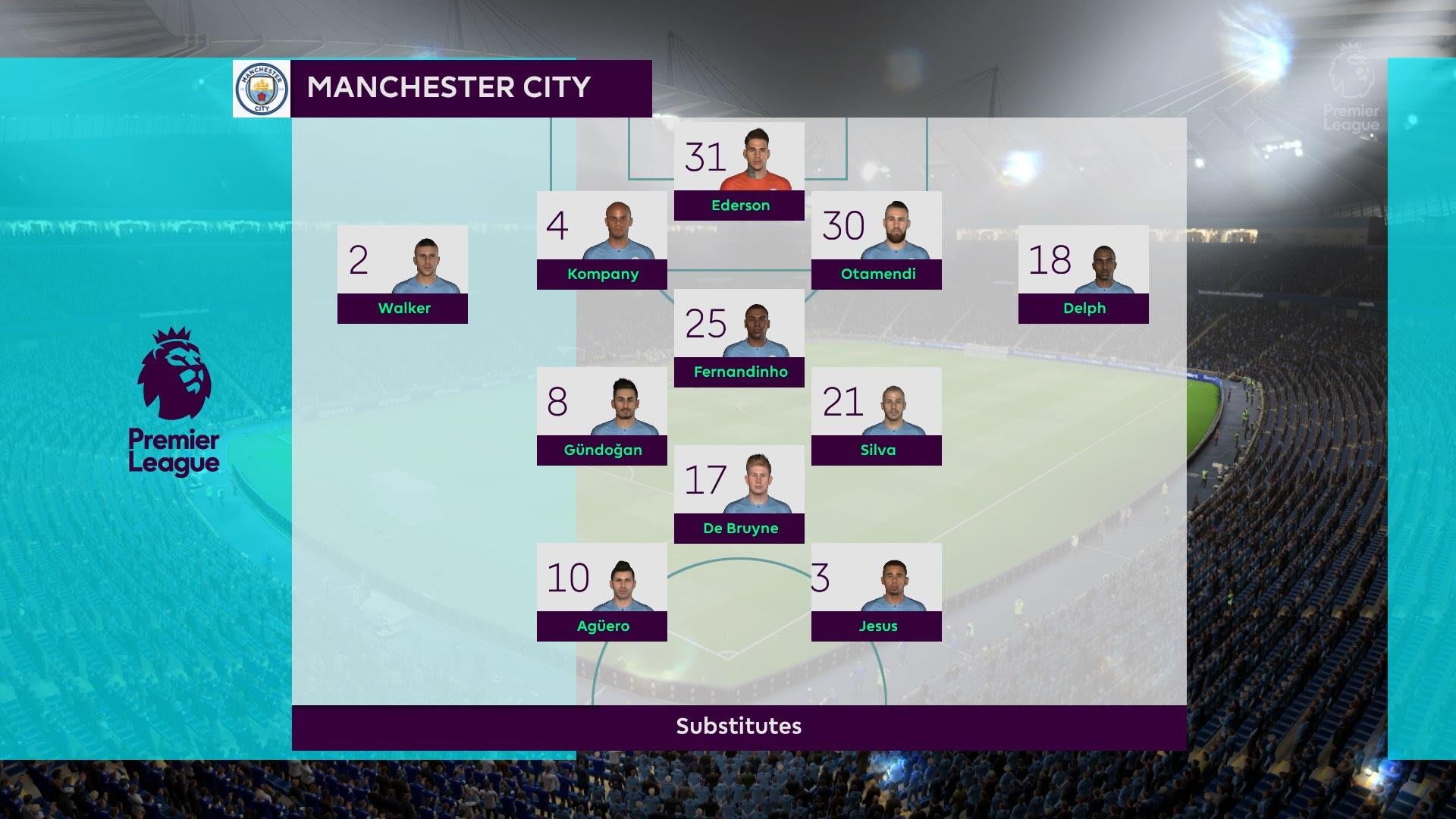The width and height of the screenshot is (1456, 819).
Task: Select Ederson's goalkeeper card
Action: click(x=739, y=171)
